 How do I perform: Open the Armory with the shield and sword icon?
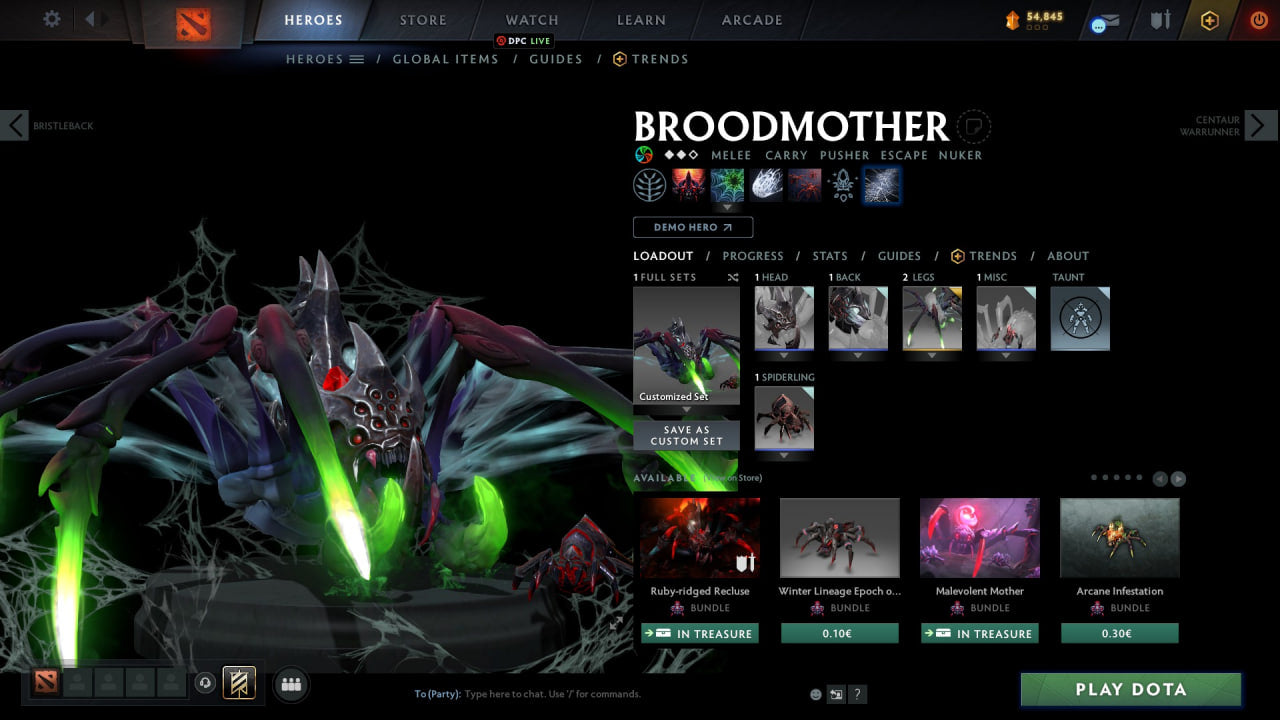[1160, 20]
